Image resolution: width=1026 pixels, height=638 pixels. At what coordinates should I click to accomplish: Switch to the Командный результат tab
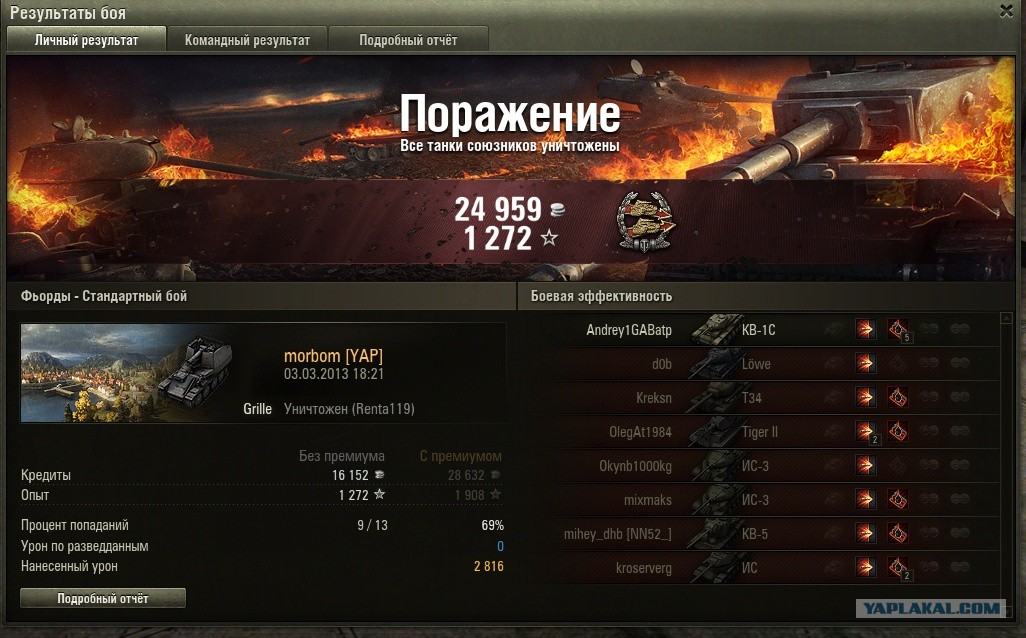coord(247,40)
